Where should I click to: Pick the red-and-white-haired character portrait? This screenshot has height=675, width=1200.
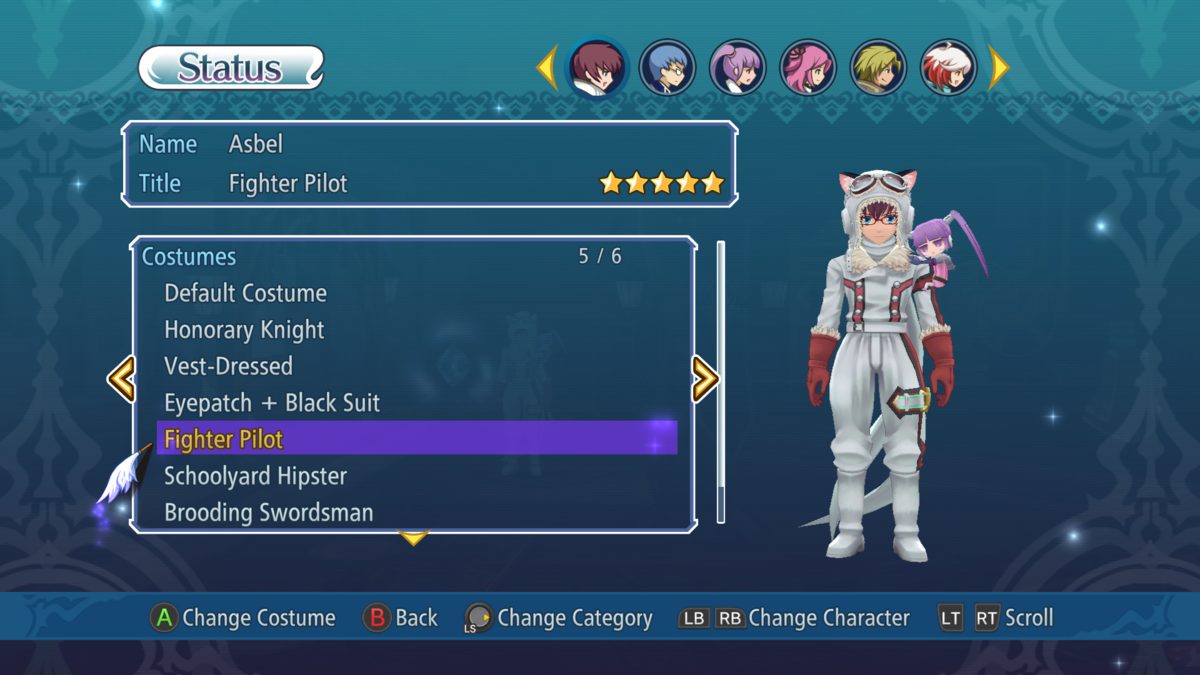click(x=948, y=68)
